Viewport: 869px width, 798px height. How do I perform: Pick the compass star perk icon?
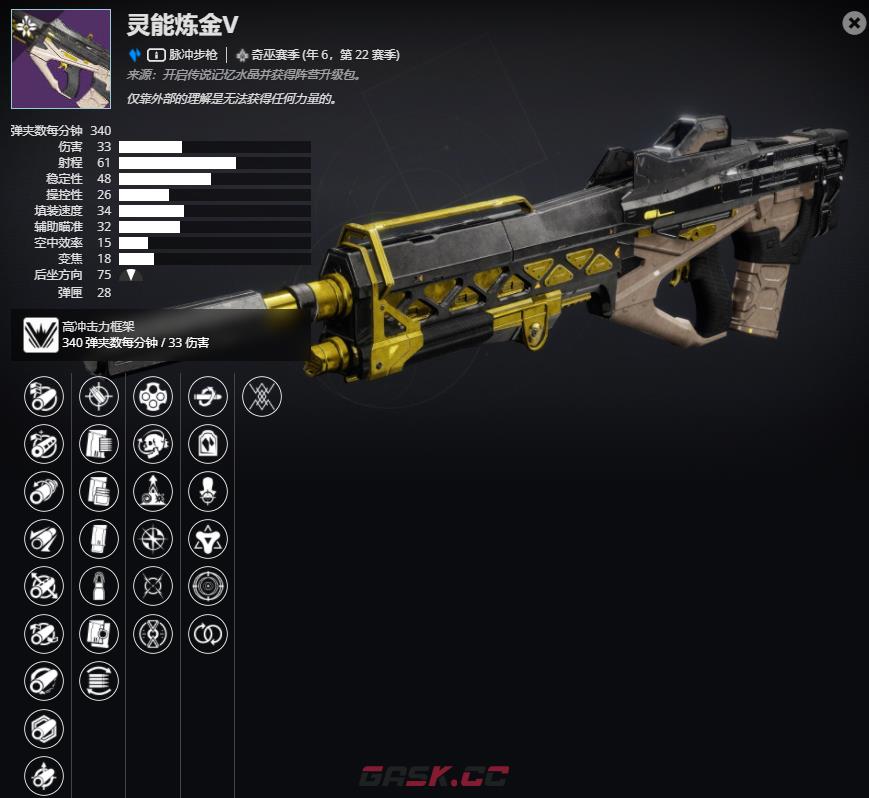point(153,539)
